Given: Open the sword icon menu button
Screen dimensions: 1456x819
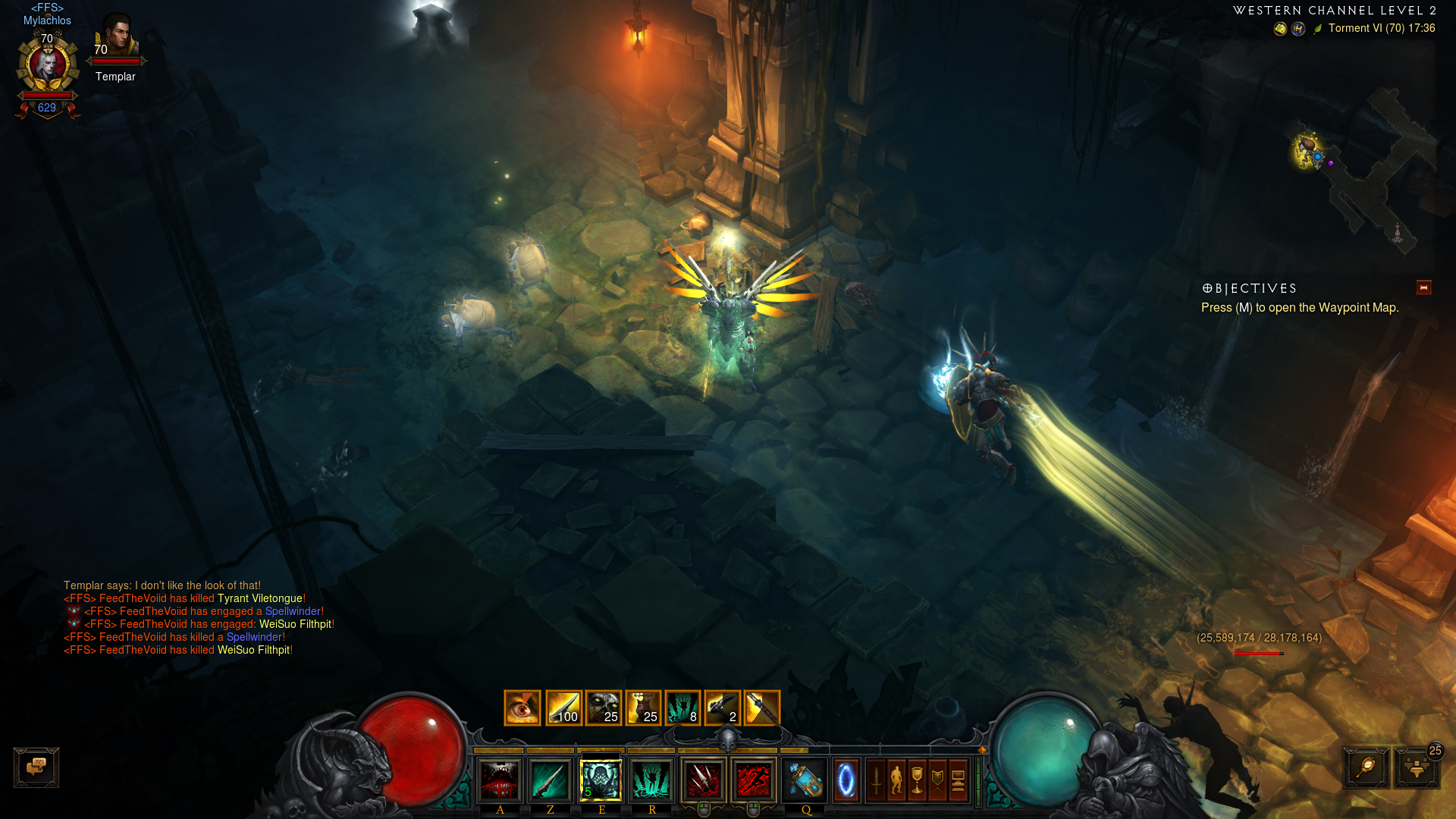Looking at the screenshot, I should pos(877,780).
